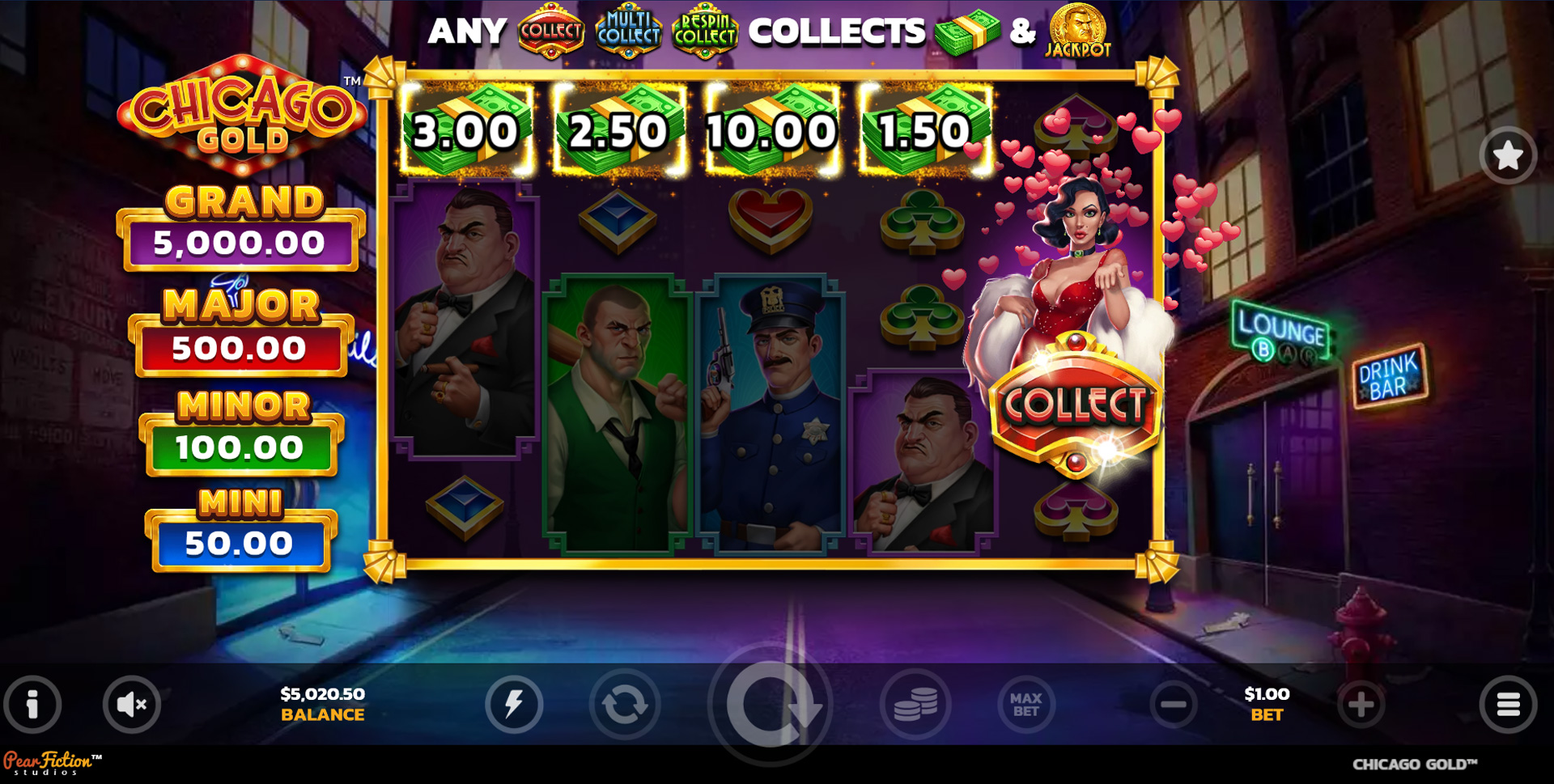Increase the bet with the plus control

(x=1360, y=704)
